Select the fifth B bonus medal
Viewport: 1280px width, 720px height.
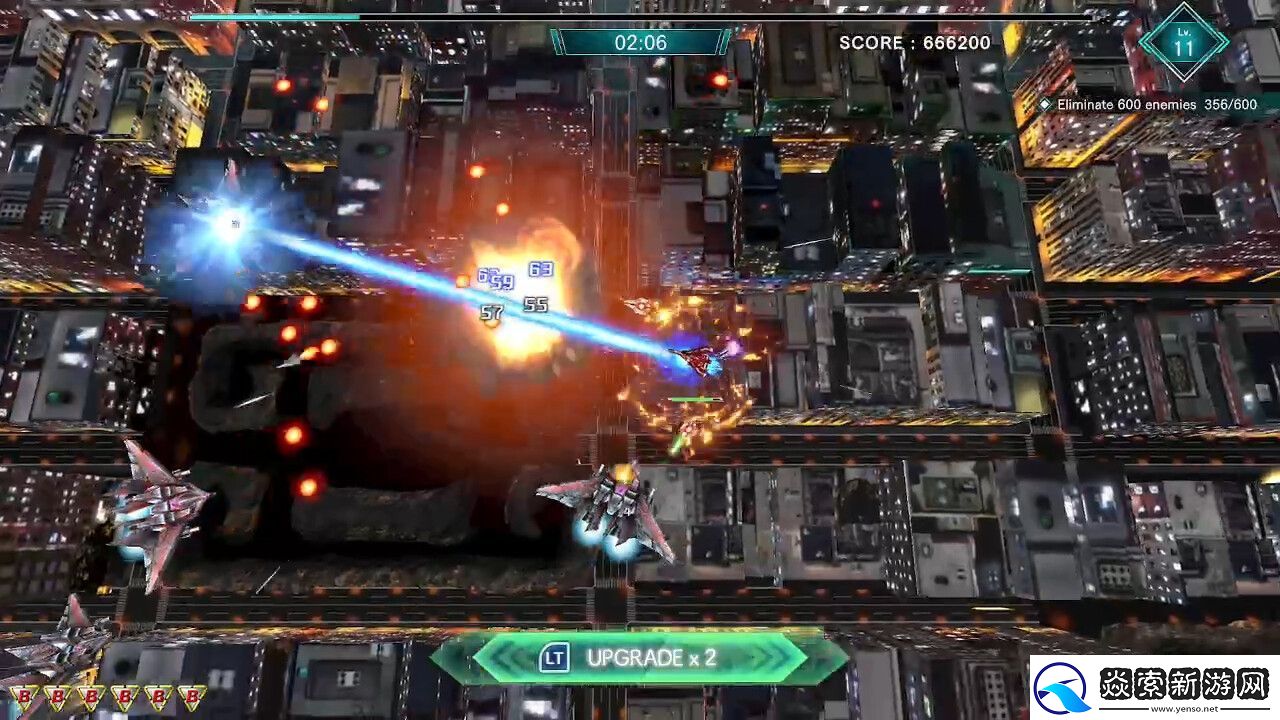point(158,696)
